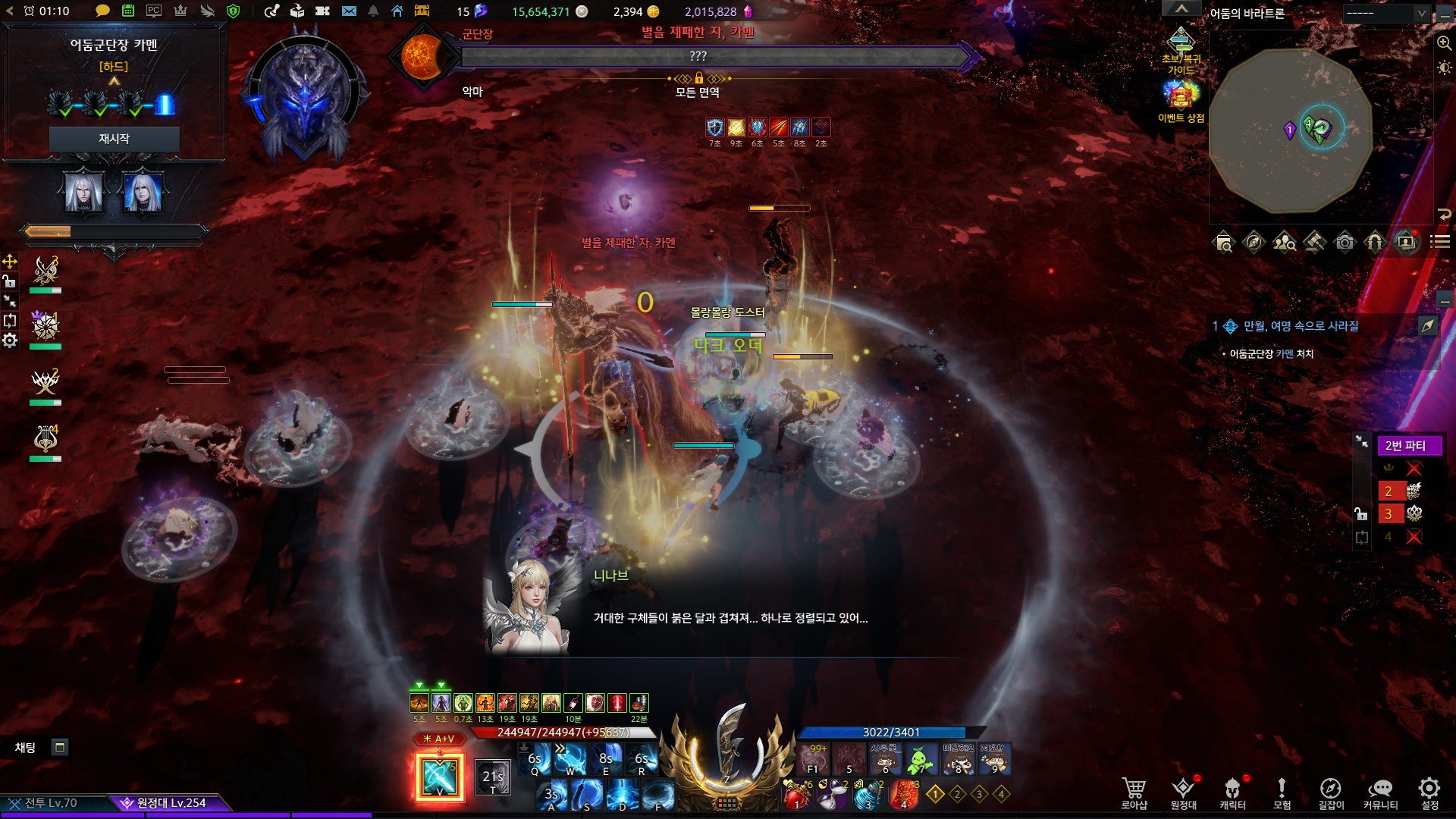Zoom in the minimap with the magnifier

click(x=1444, y=43)
